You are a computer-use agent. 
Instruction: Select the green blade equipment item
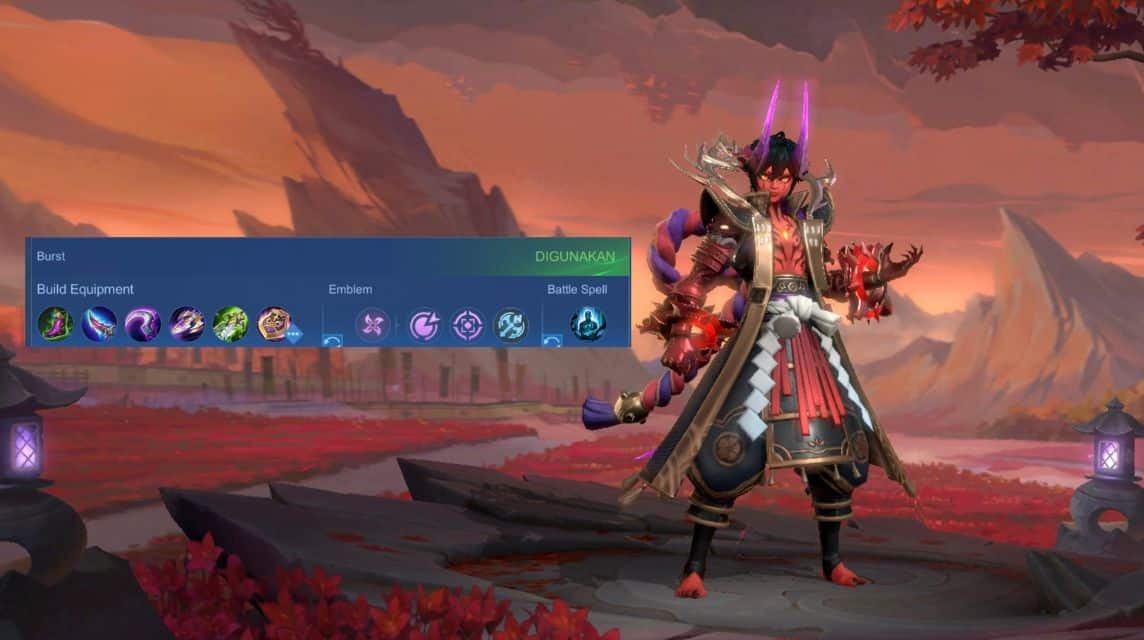(230, 324)
